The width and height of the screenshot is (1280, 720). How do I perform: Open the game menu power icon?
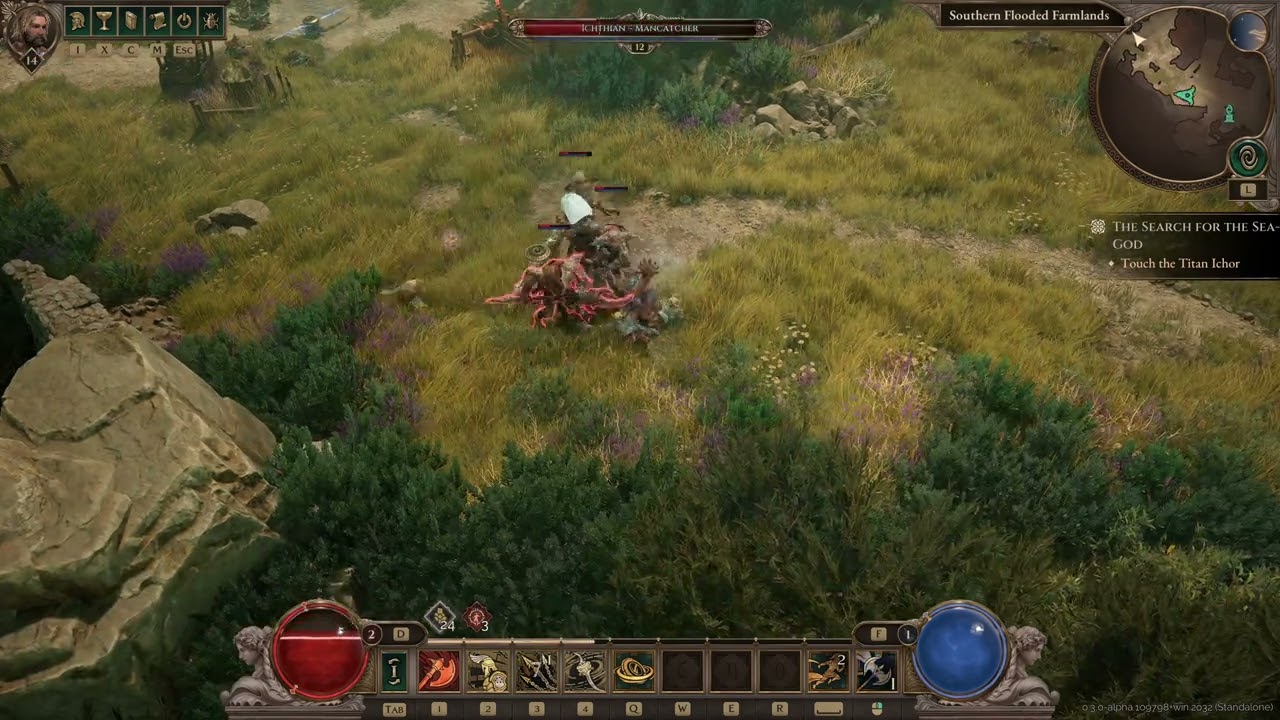click(x=184, y=21)
